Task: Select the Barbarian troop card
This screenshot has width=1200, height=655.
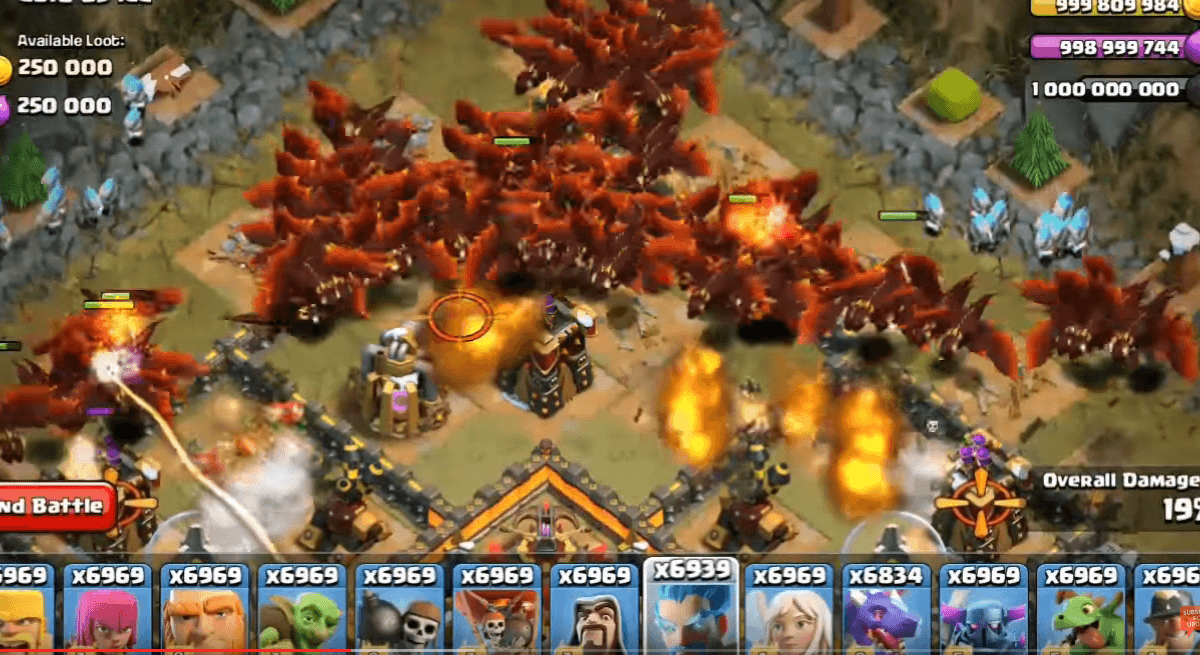Action: [22, 610]
